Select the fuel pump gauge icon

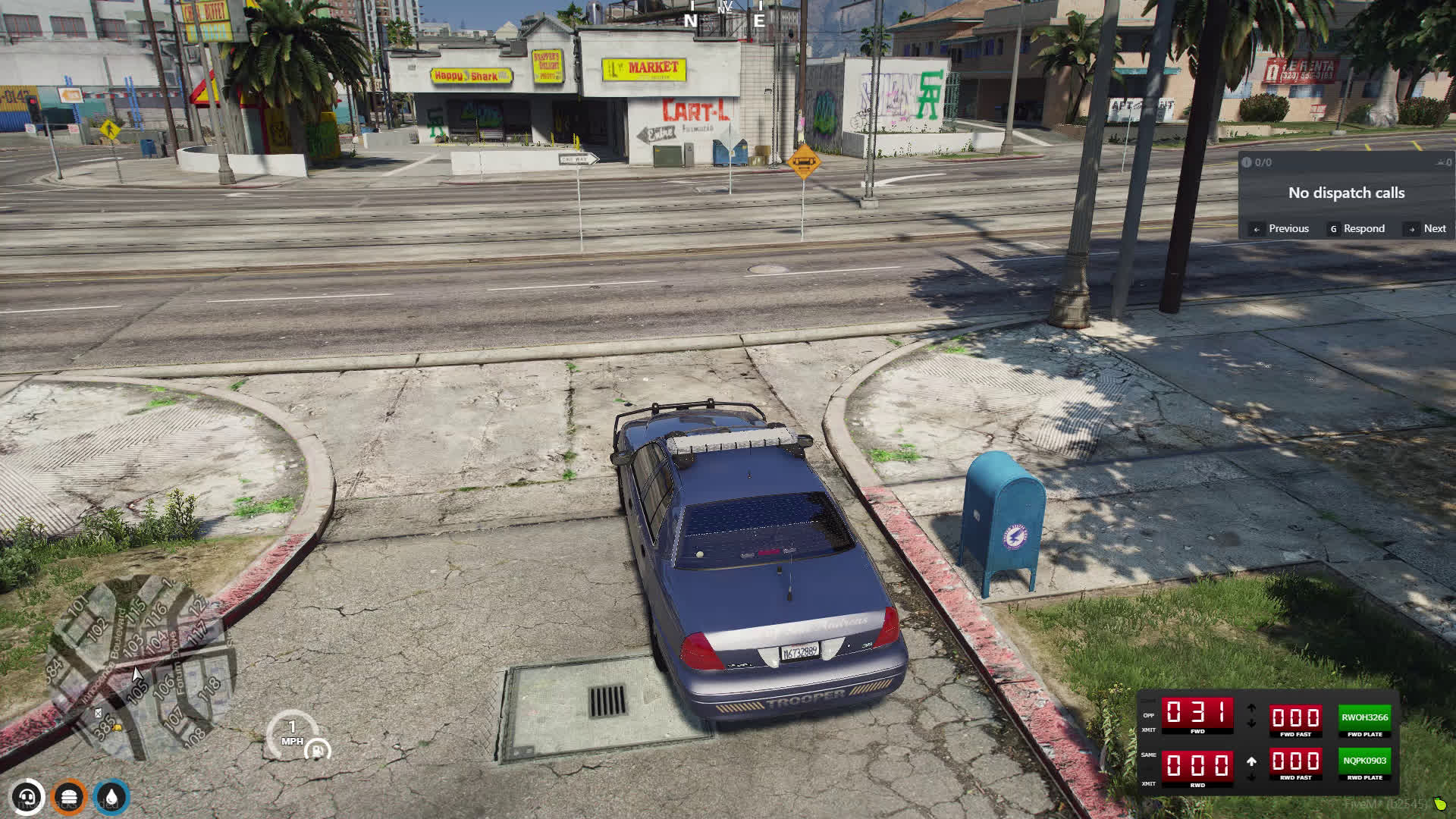[x=316, y=750]
